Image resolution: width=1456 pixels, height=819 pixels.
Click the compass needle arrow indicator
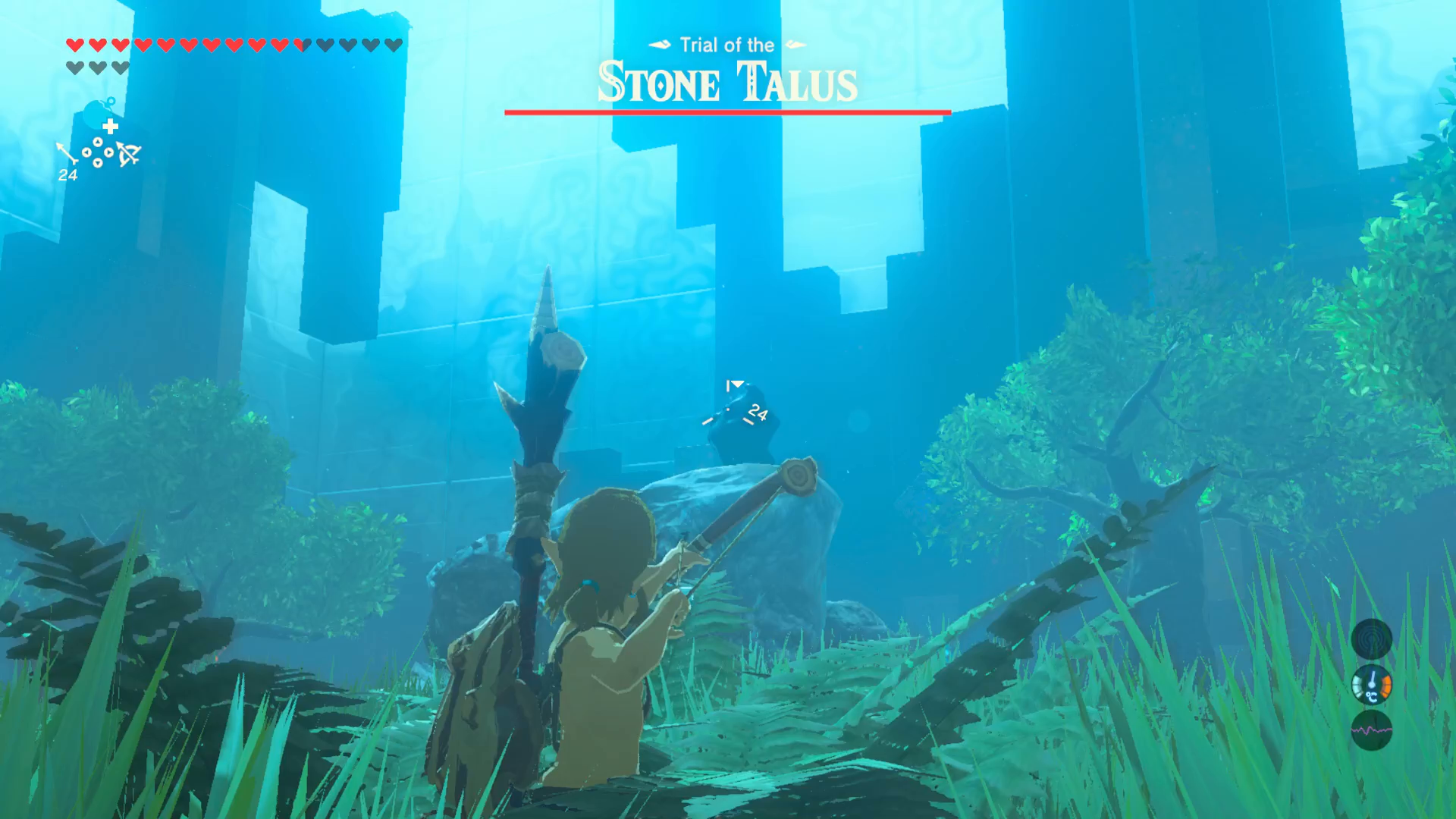tap(67, 151)
